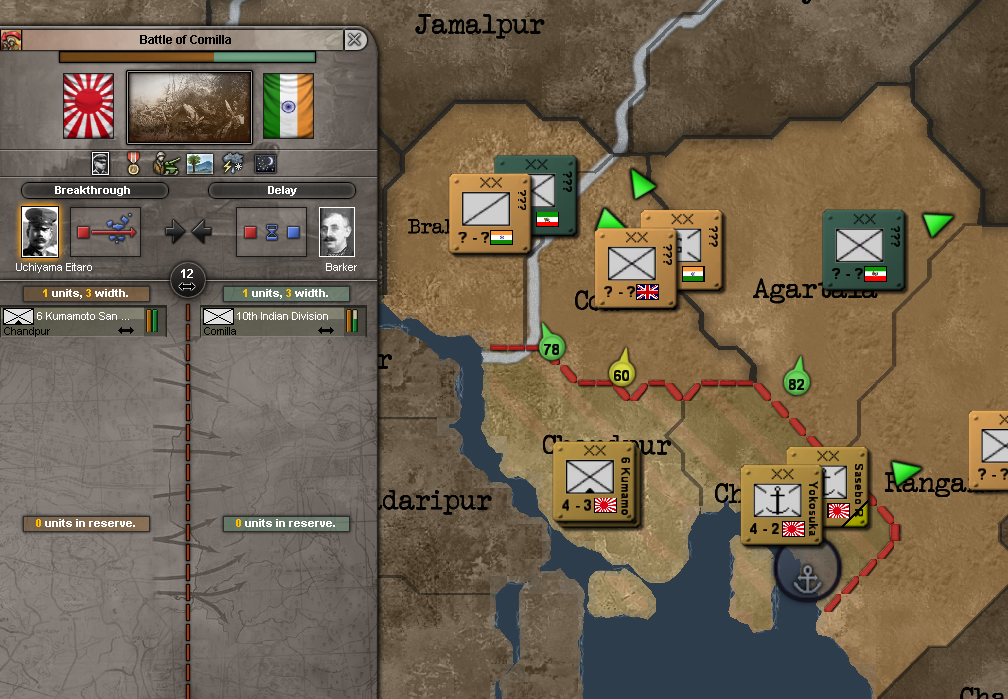Select the Breakthrough tactic label
This screenshot has width=1008, height=699.
point(92,190)
